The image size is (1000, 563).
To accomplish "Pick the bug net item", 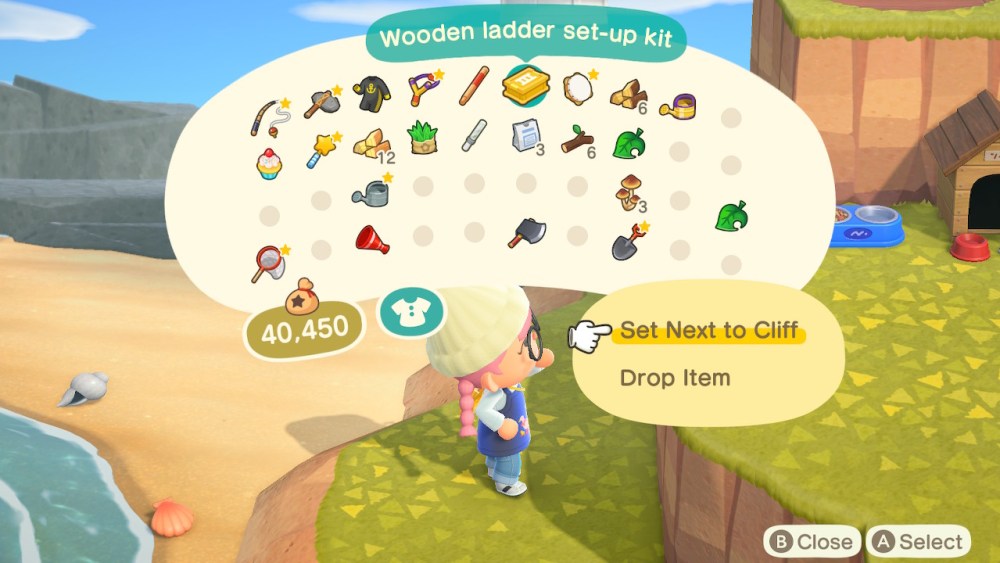I will coord(267,263).
